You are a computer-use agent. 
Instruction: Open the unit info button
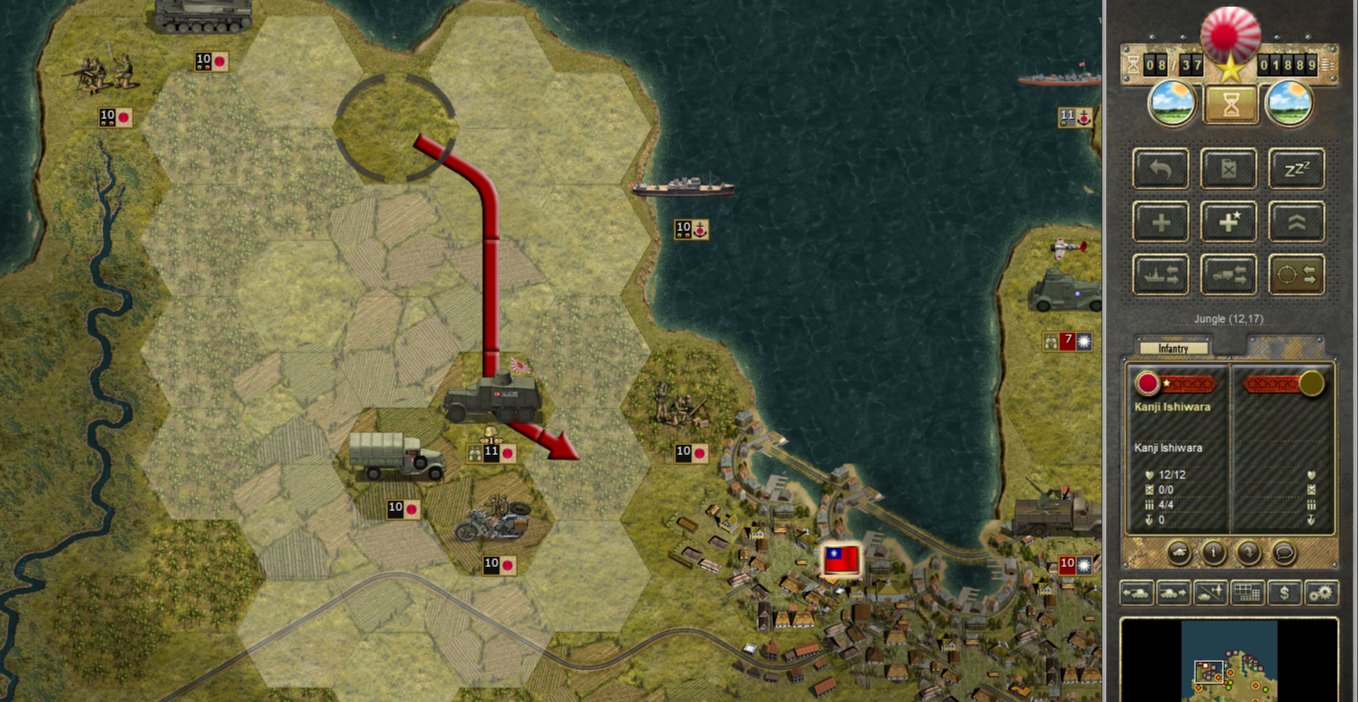click(1214, 551)
